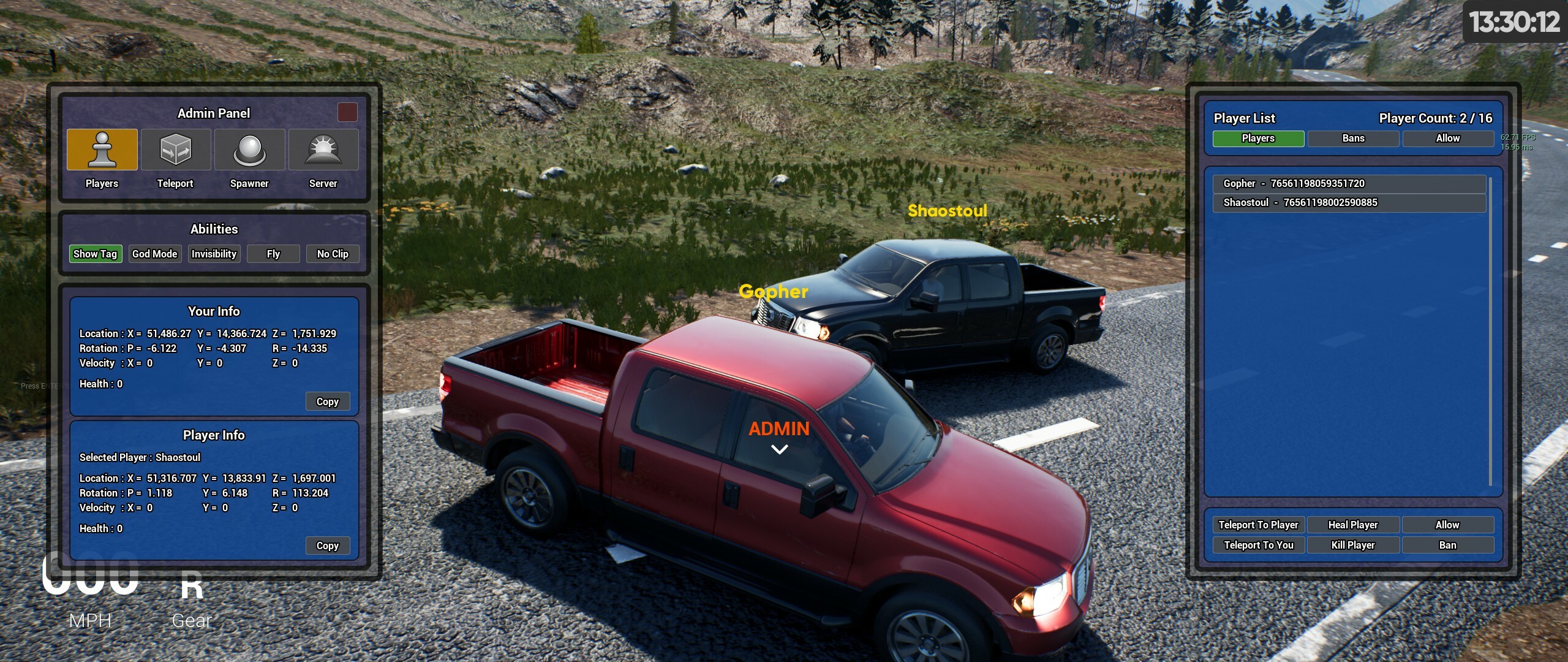Select the Players pawn icon
This screenshot has height=662, width=1568.
(x=102, y=149)
